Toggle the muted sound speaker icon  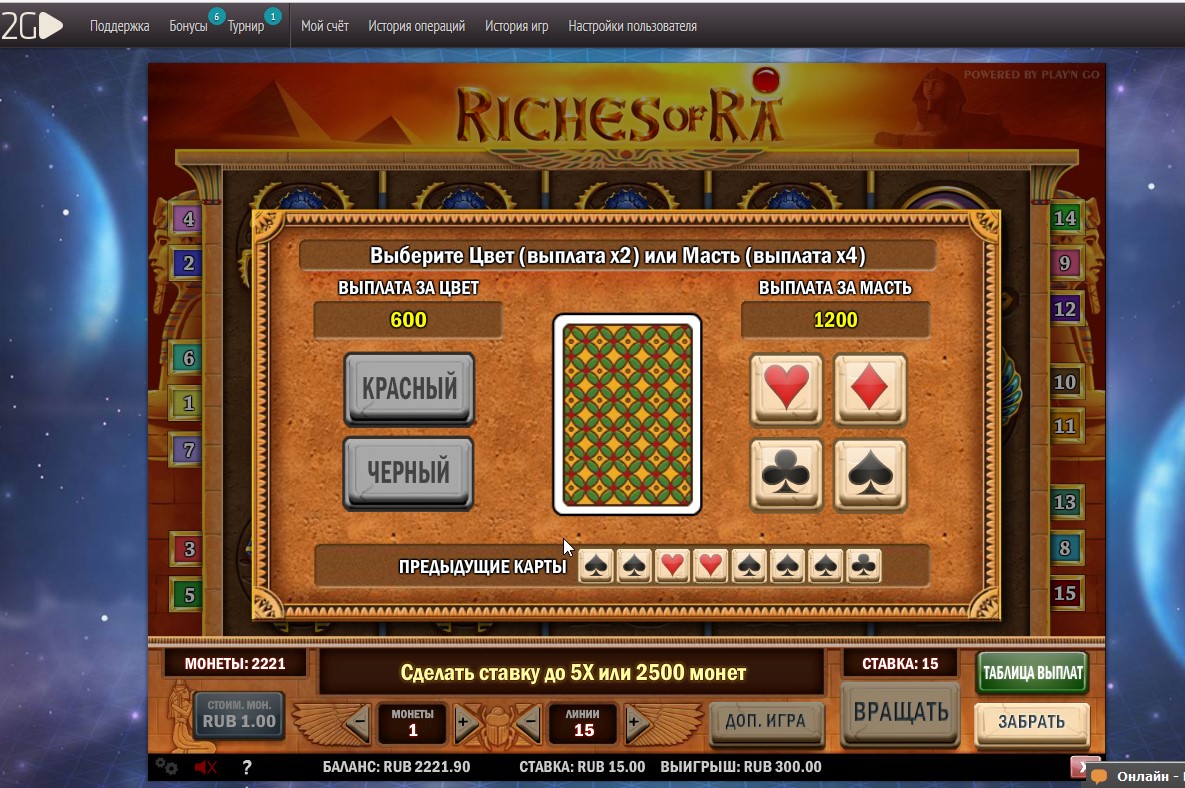pyautogui.click(x=206, y=767)
